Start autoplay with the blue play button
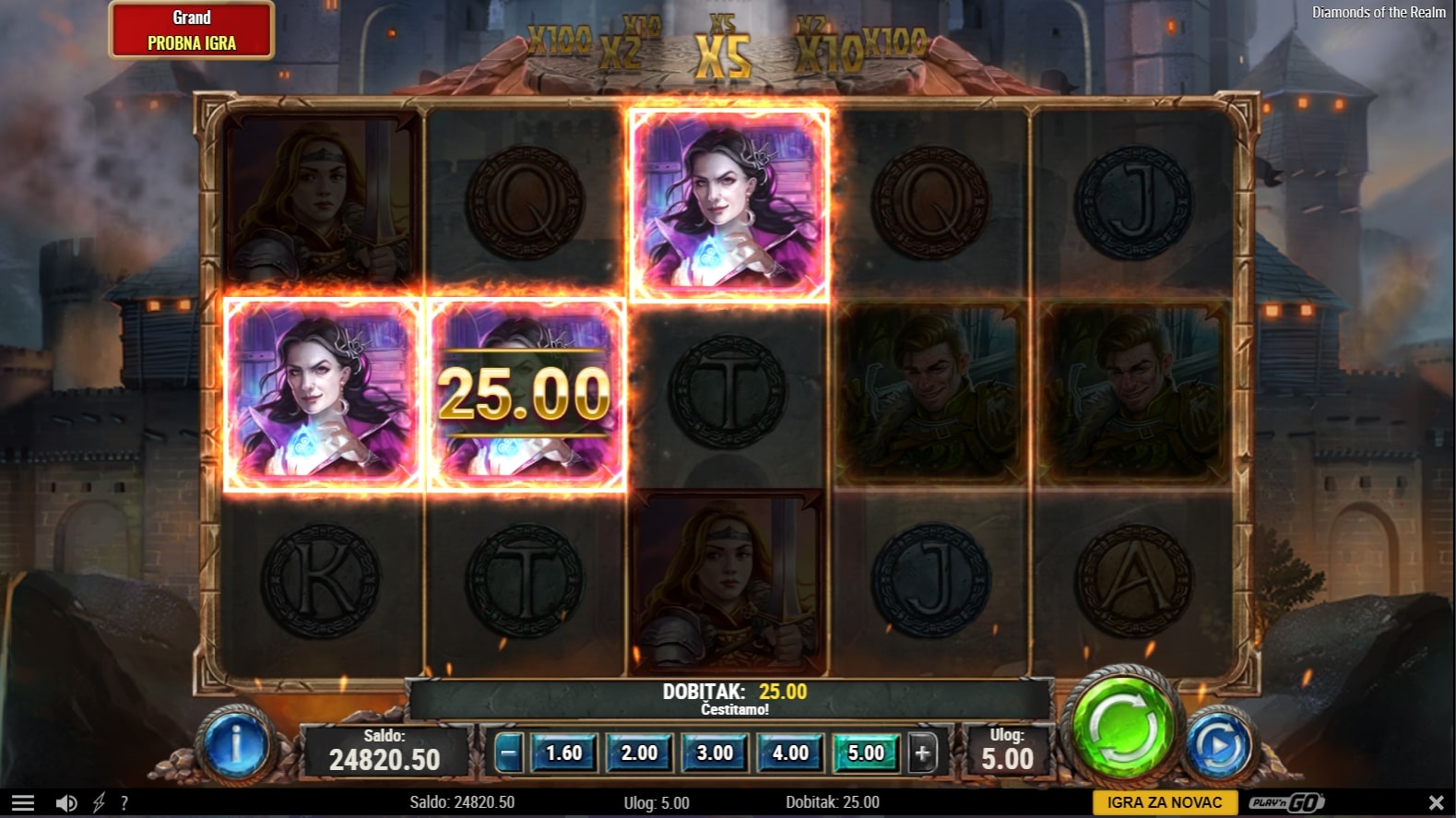This screenshot has width=1456, height=818. 1219,745
